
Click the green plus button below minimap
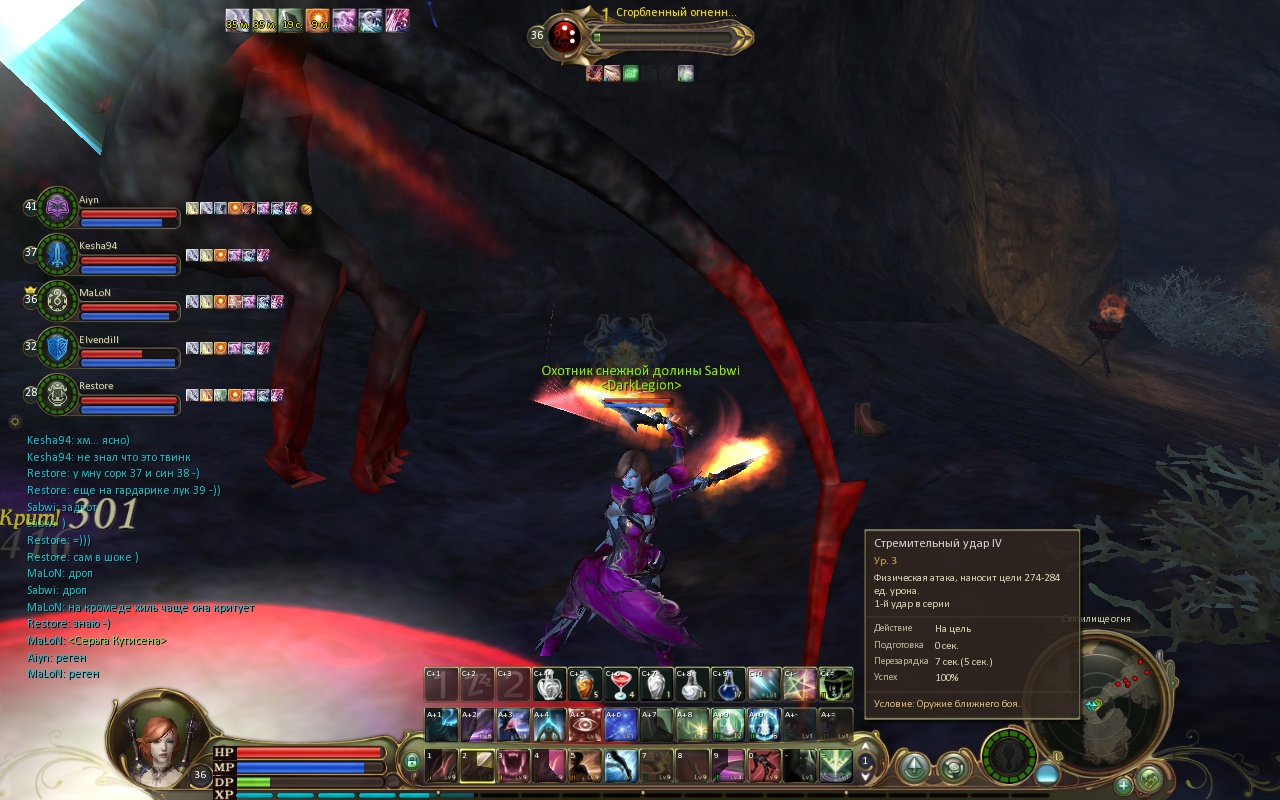1124,784
